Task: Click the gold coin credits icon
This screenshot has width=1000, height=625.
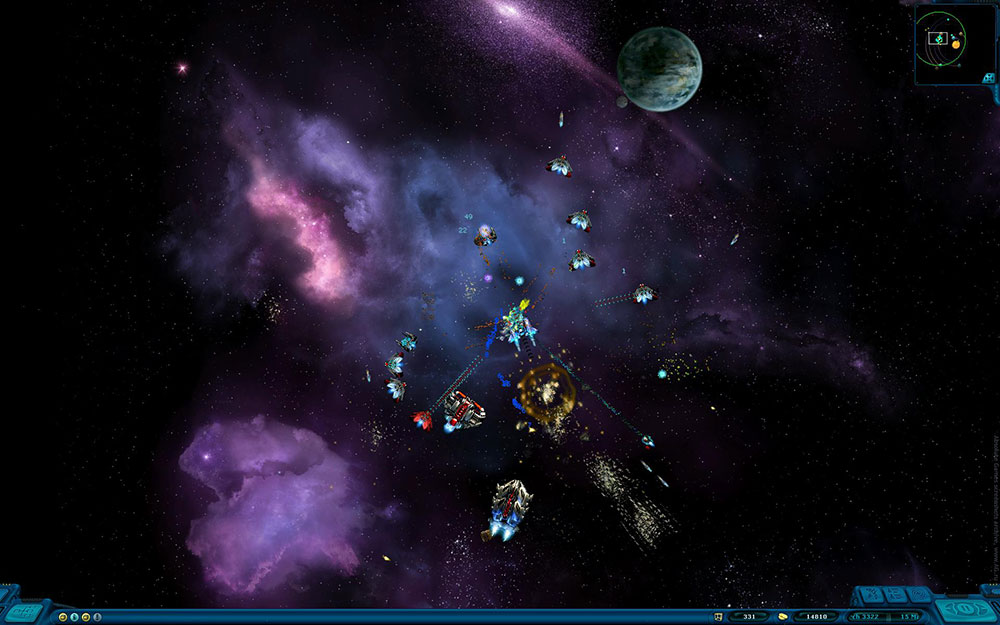Action: [783, 616]
